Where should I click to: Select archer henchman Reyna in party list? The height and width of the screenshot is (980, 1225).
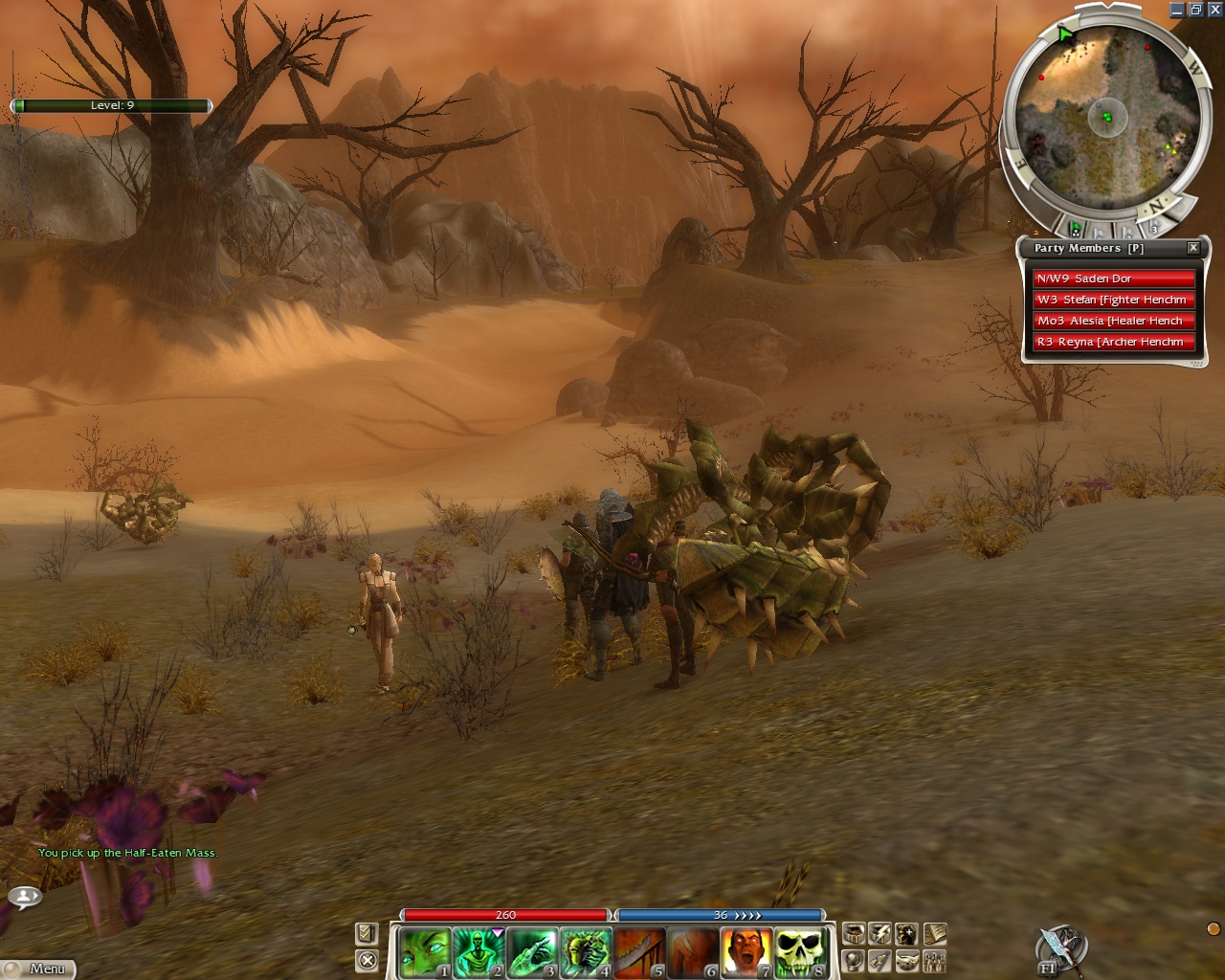pyautogui.click(x=1114, y=342)
